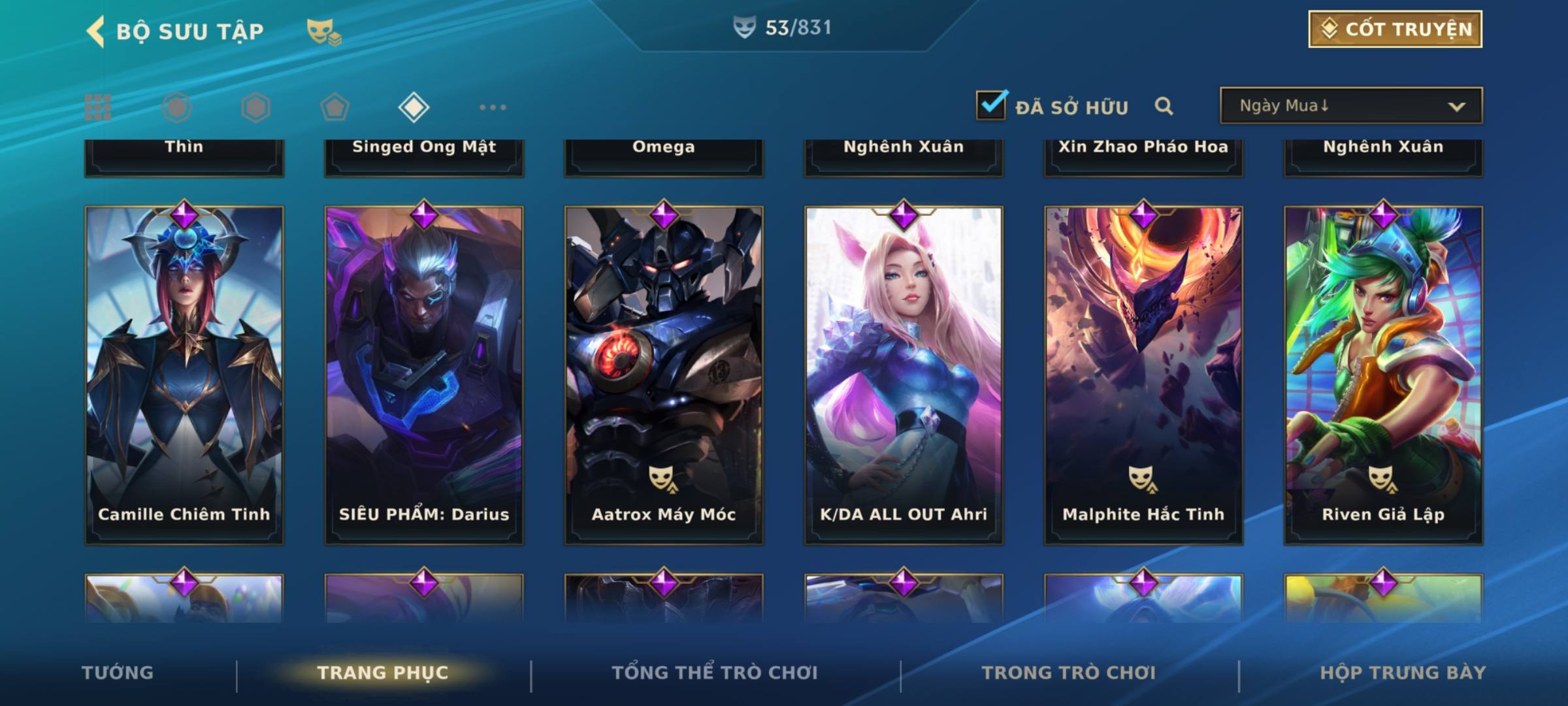Viewport: 1568px width, 706px height.
Task: Open the K/DA ALL OUT Ahri skin
Action: coord(904,375)
